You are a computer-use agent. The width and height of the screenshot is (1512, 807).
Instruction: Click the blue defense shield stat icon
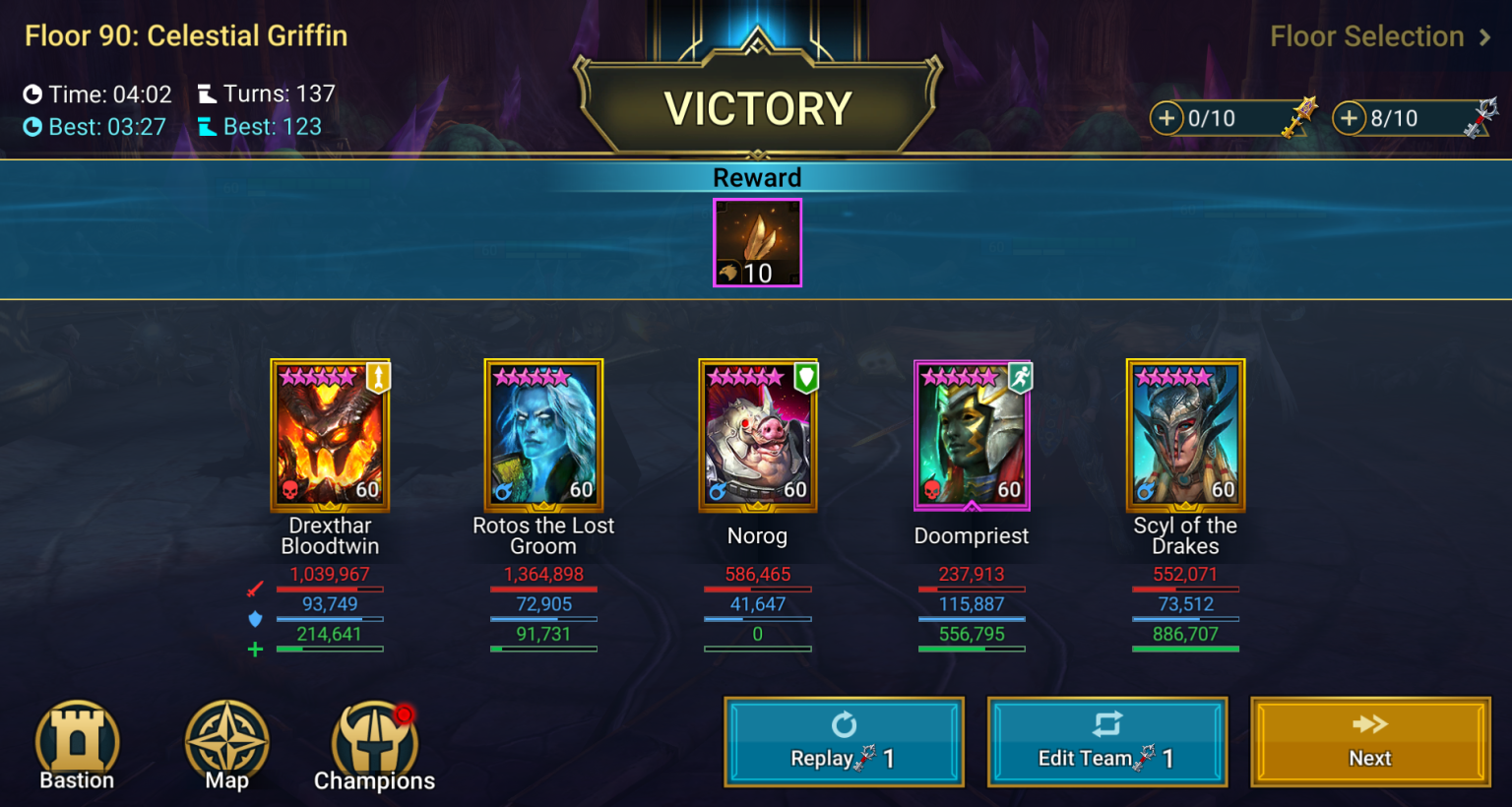(x=254, y=618)
